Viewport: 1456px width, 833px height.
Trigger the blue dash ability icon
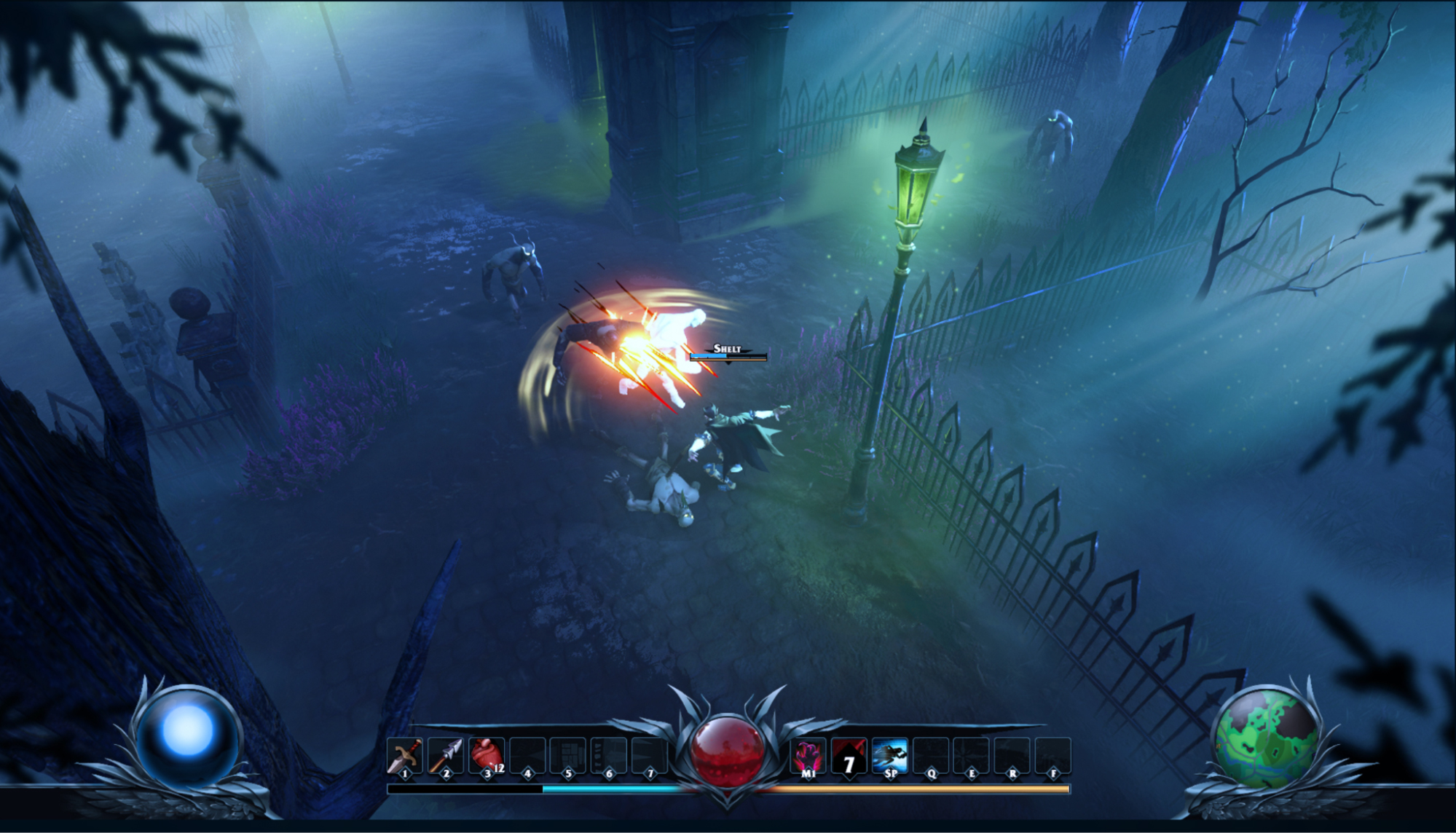[889, 756]
